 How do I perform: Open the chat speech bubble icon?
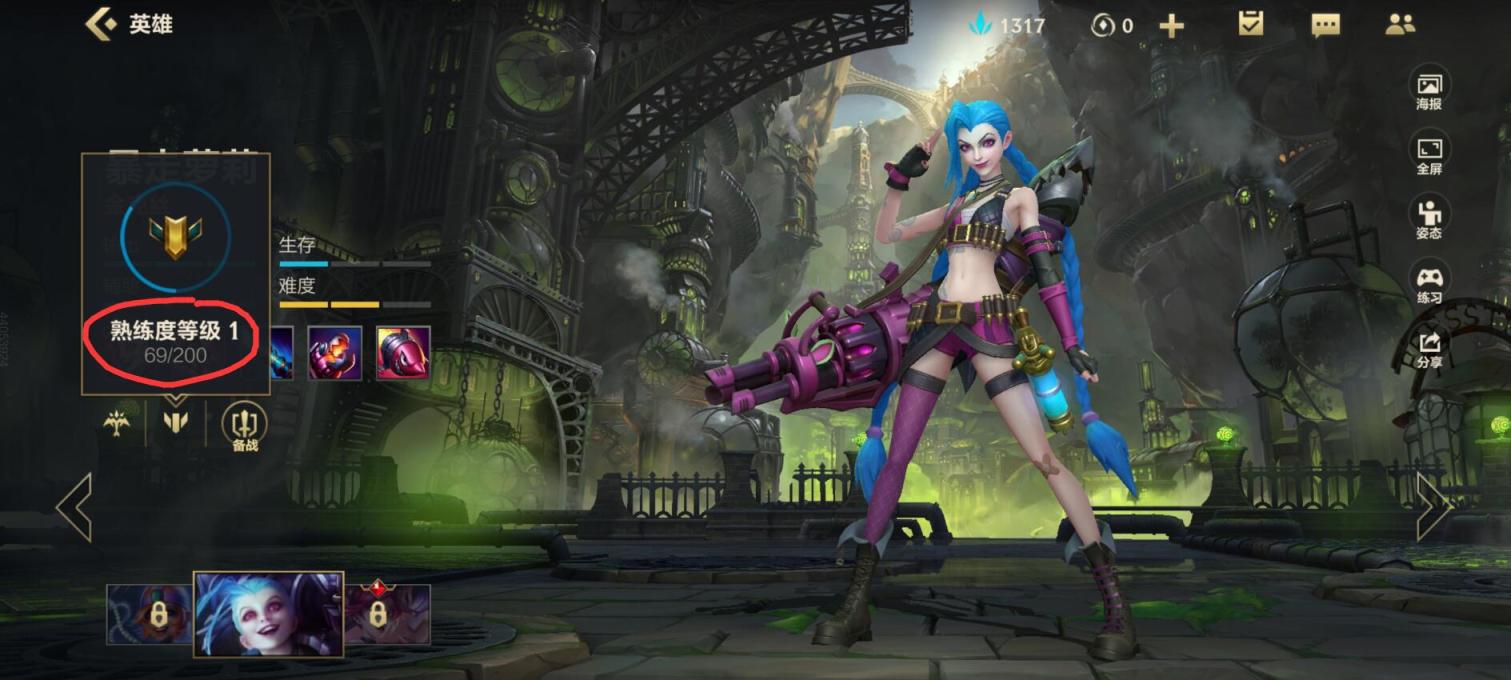(1325, 25)
